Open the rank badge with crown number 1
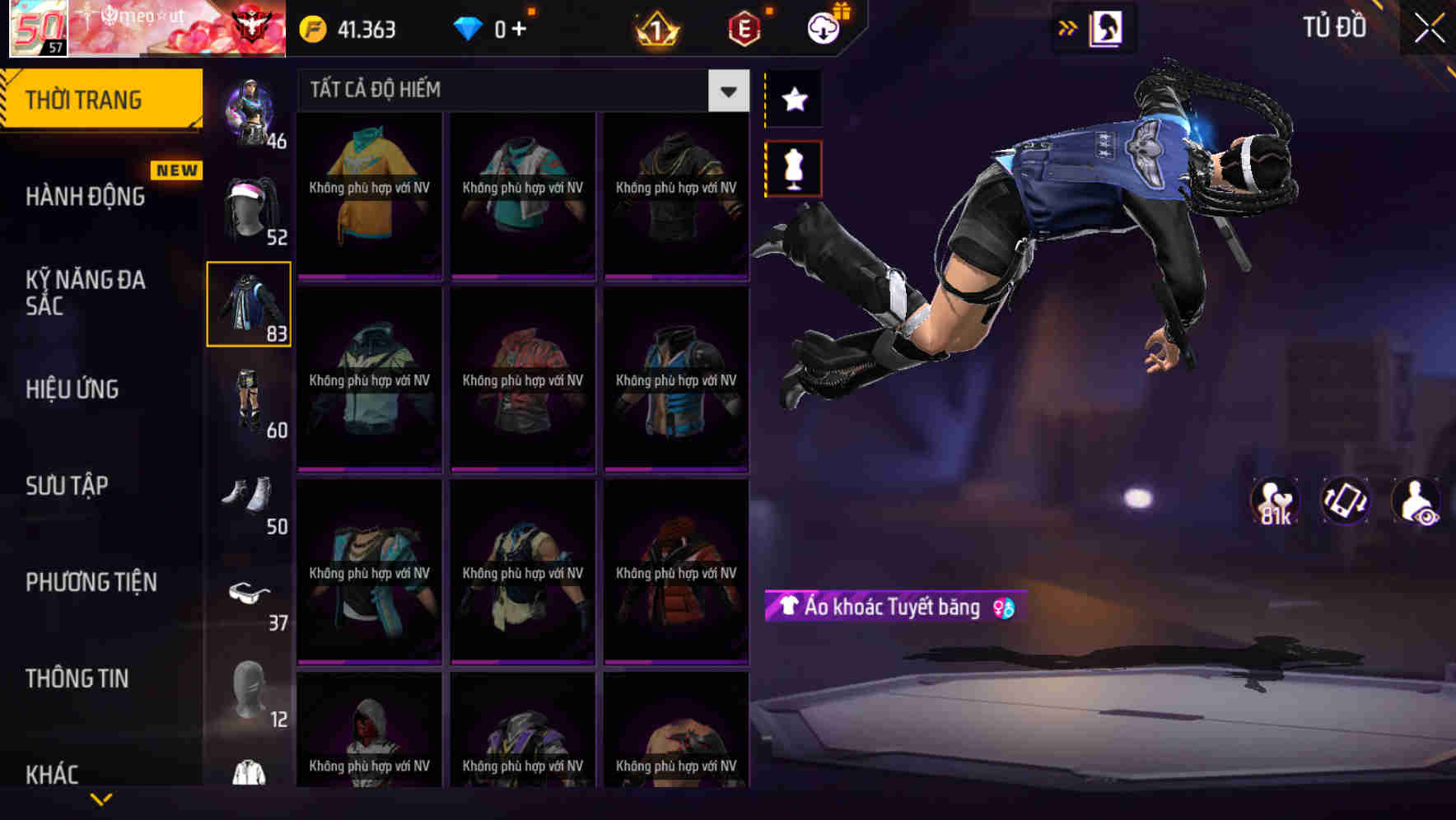Image resolution: width=1456 pixels, height=820 pixels. tap(655, 27)
